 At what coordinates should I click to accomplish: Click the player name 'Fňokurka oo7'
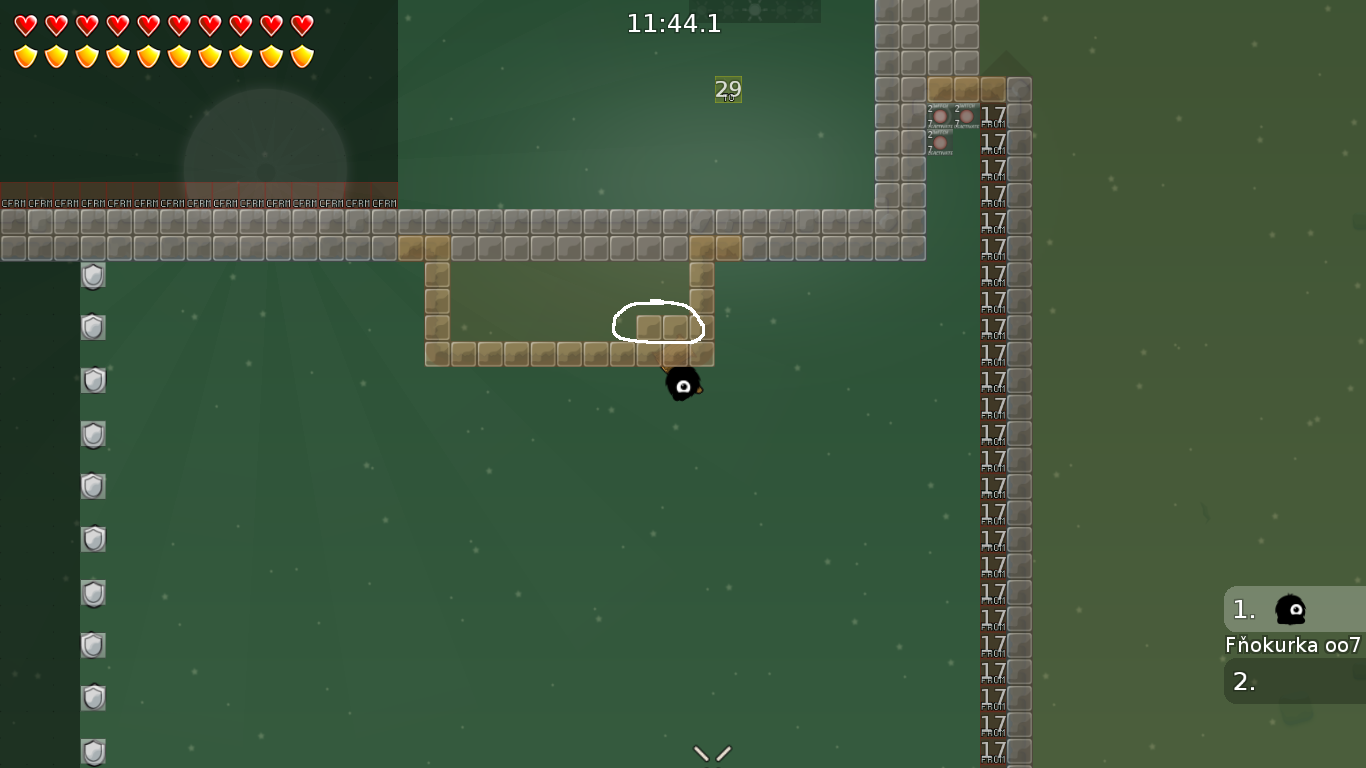click(x=1294, y=645)
